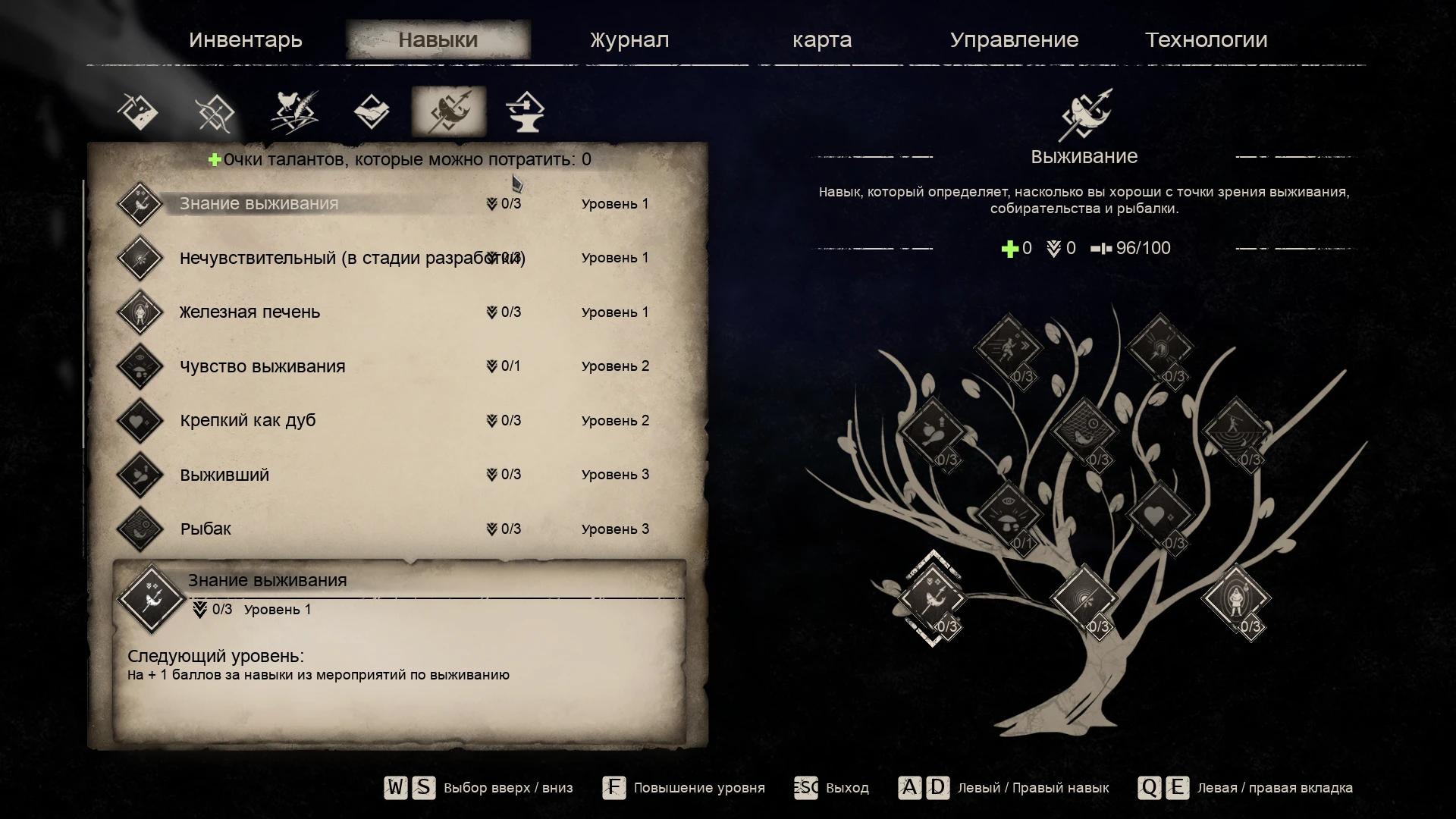Open the Технологии menu tab
The width and height of the screenshot is (1456, 819).
(x=1207, y=39)
